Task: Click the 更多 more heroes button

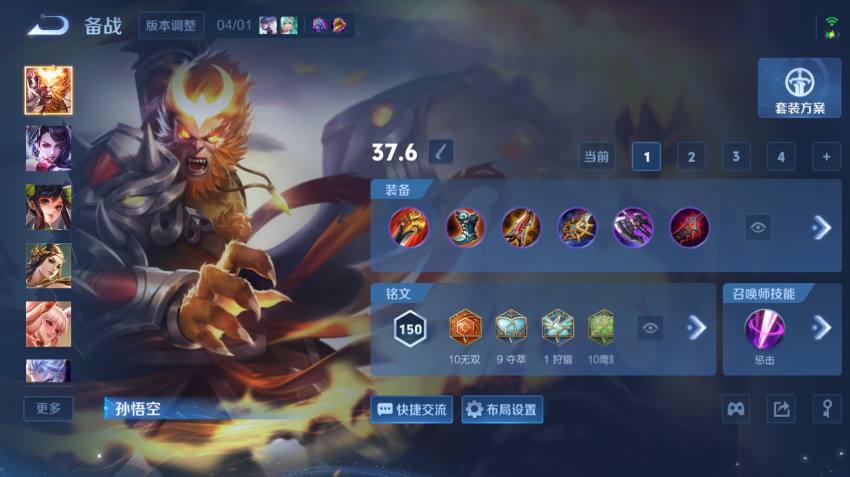Action: [48, 408]
